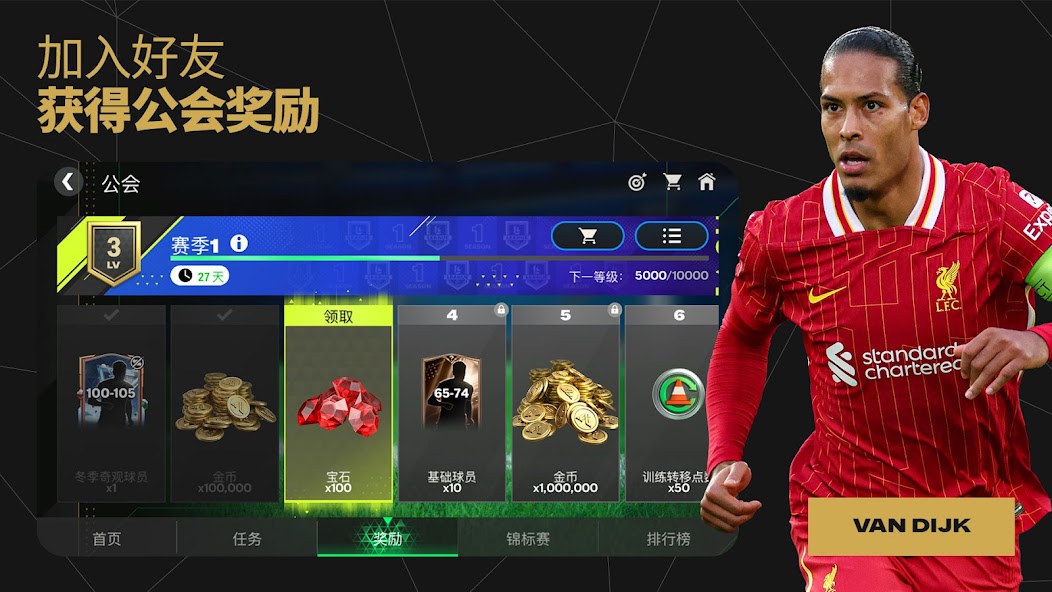Go back using the arrow button

point(67,182)
